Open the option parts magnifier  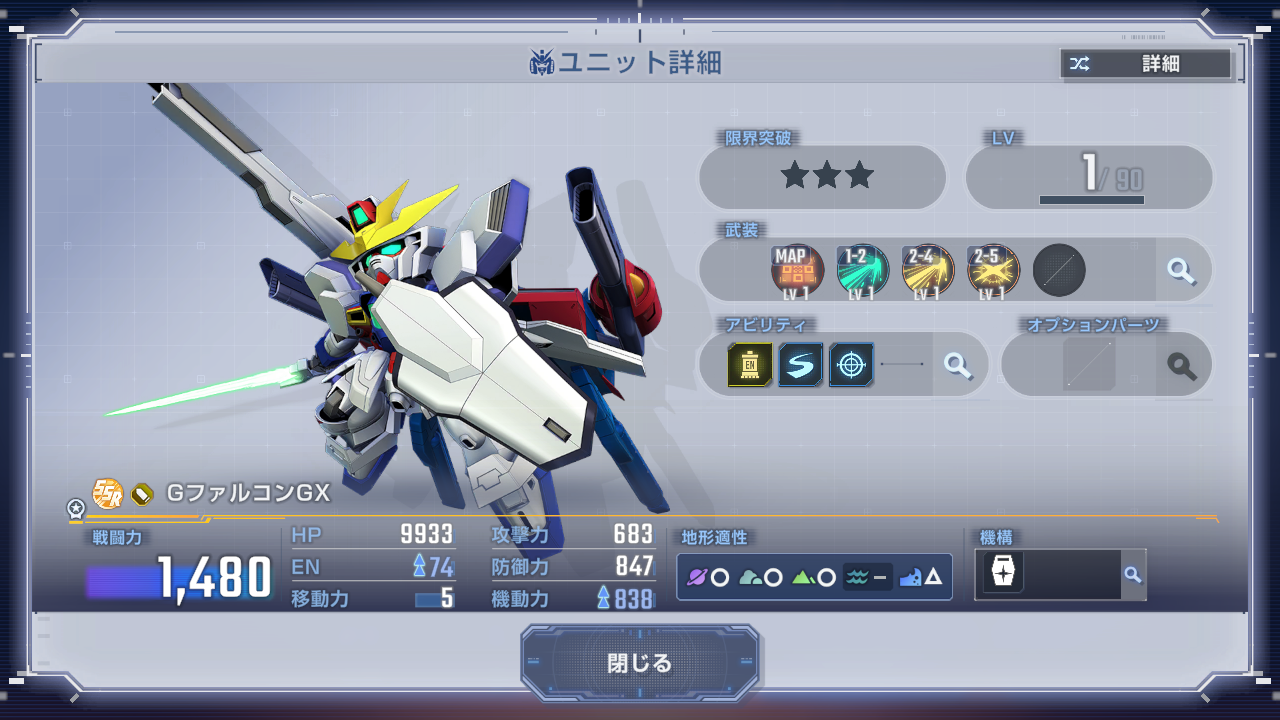click(x=1182, y=366)
